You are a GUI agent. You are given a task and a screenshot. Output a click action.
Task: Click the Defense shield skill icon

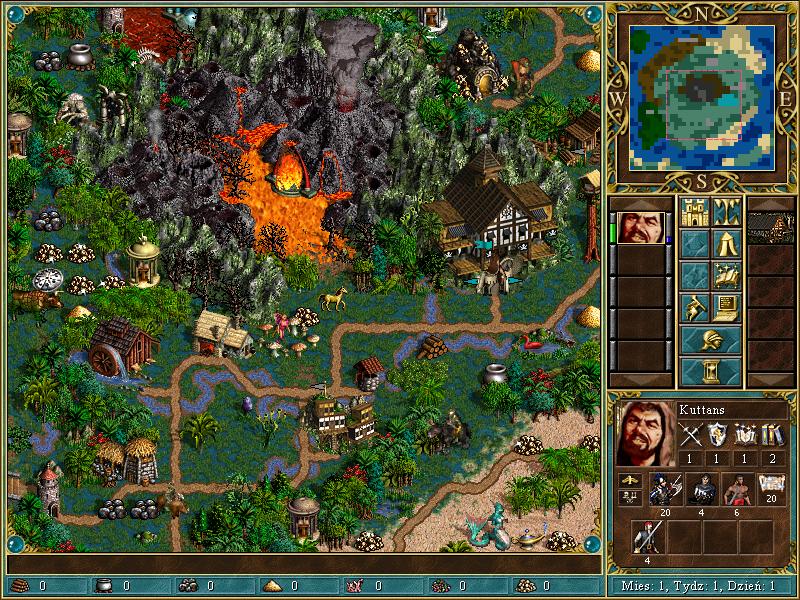718,433
